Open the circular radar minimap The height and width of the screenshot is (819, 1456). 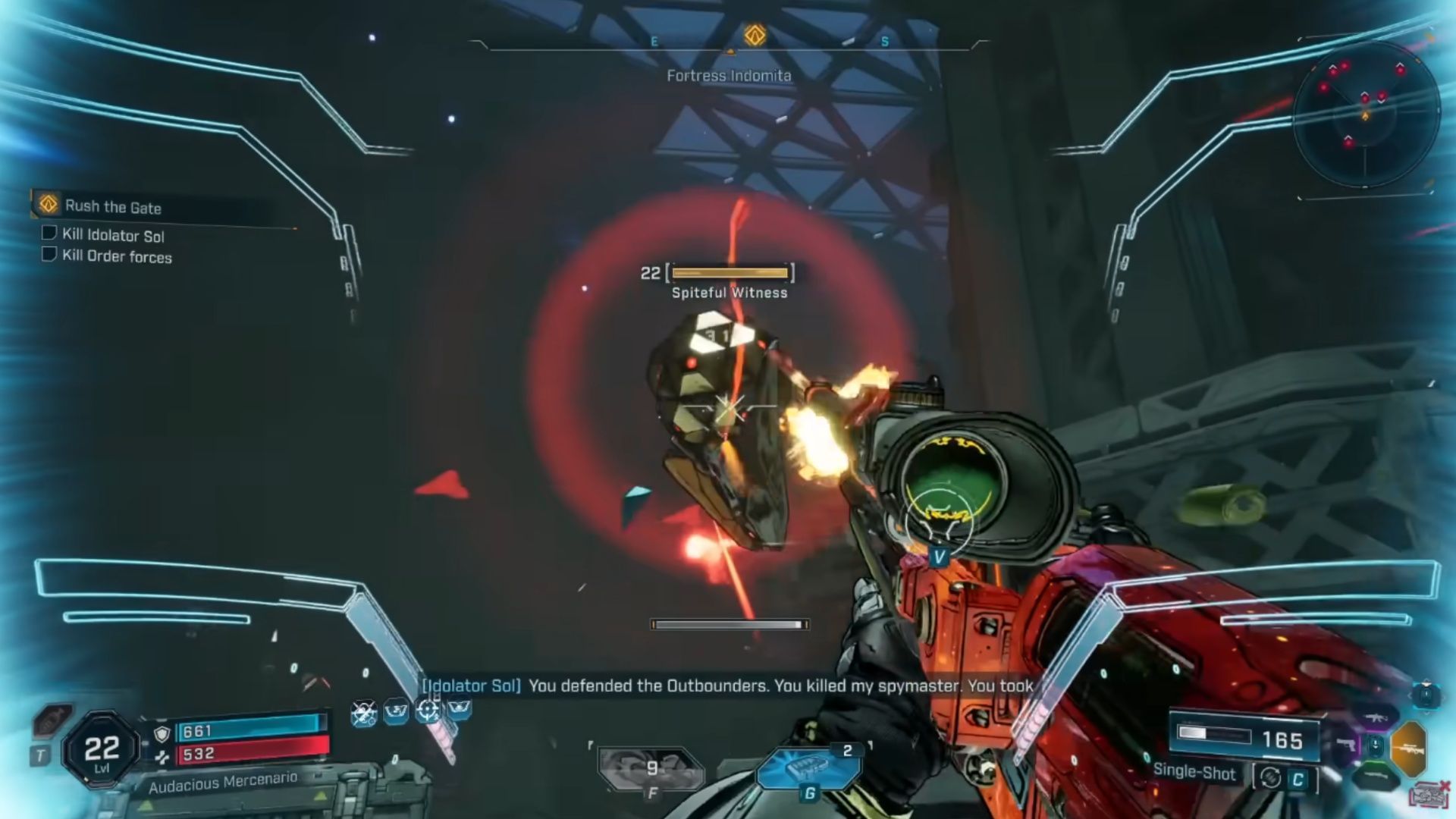pos(1365,115)
